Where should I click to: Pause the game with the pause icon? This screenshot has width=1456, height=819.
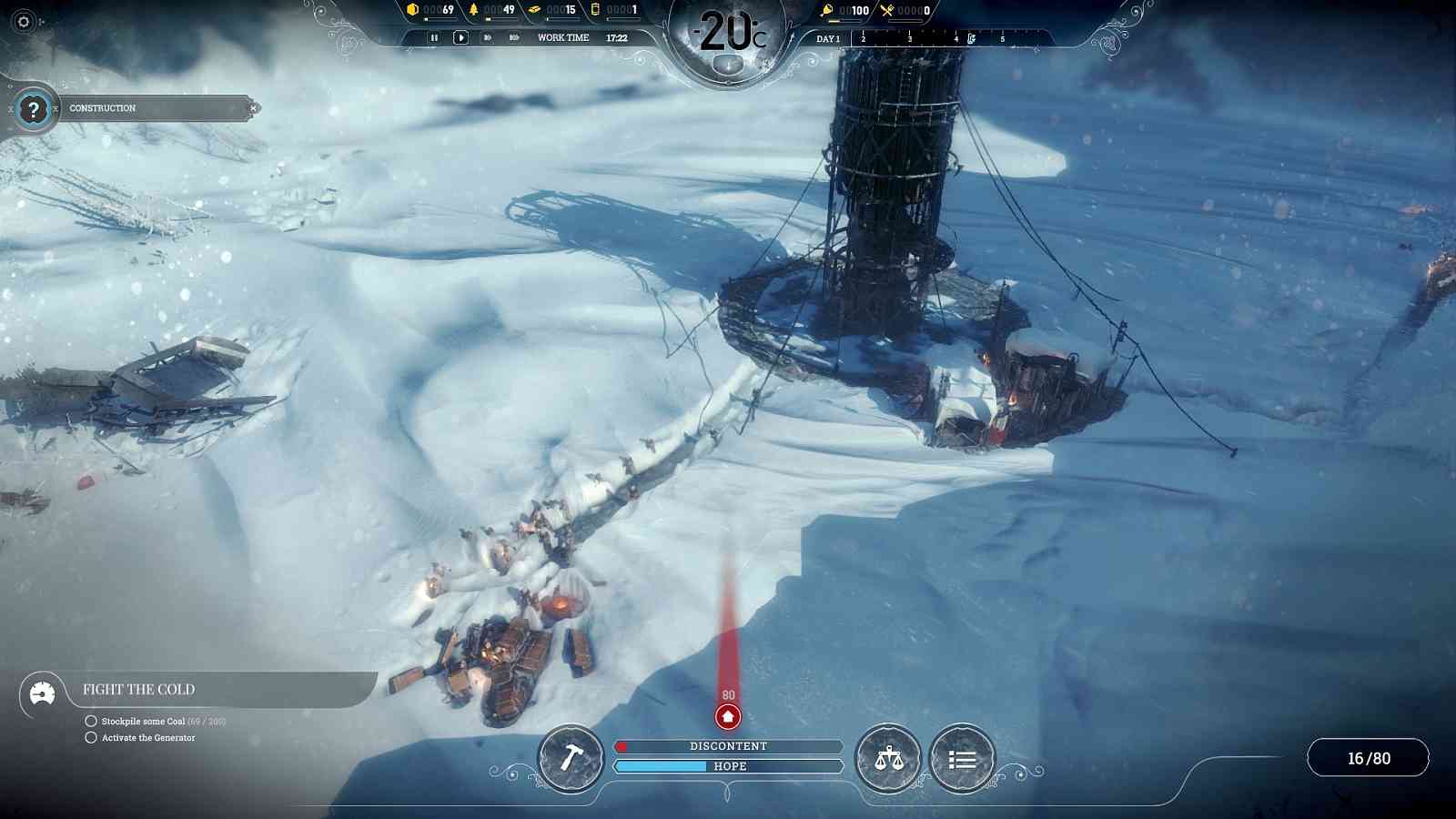pos(434,37)
